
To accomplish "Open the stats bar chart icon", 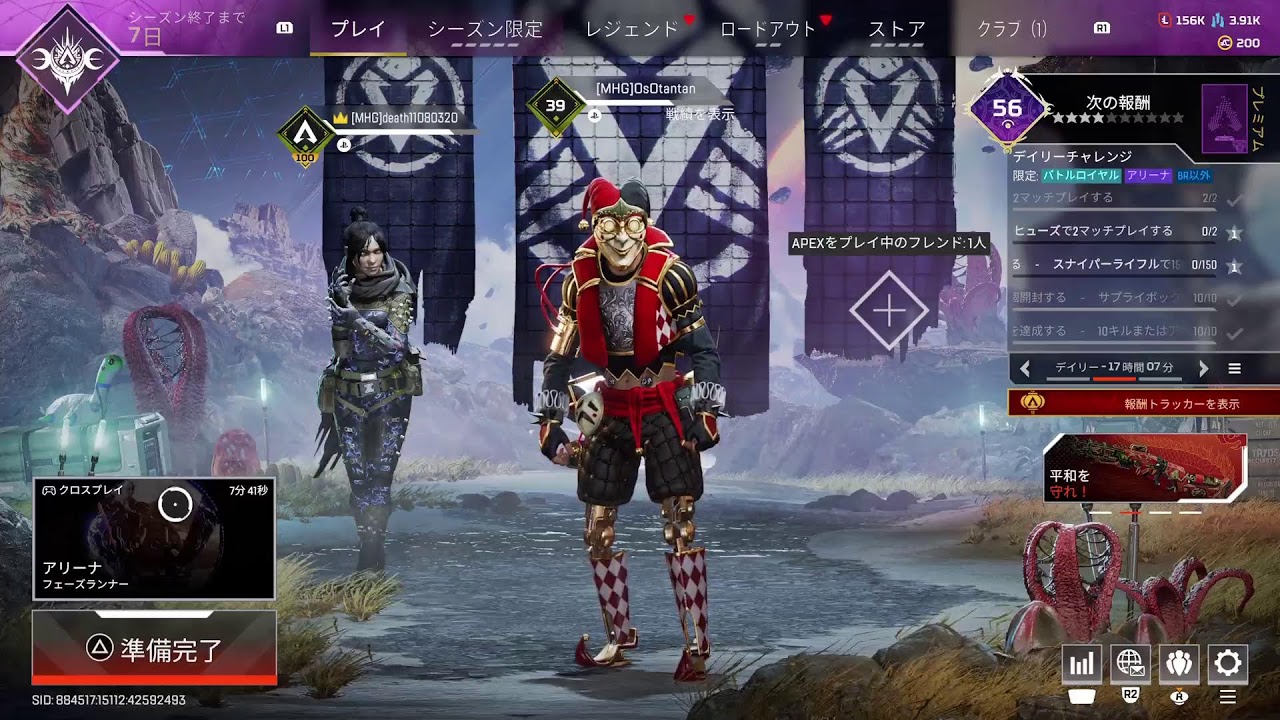I will coord(1082,663).
